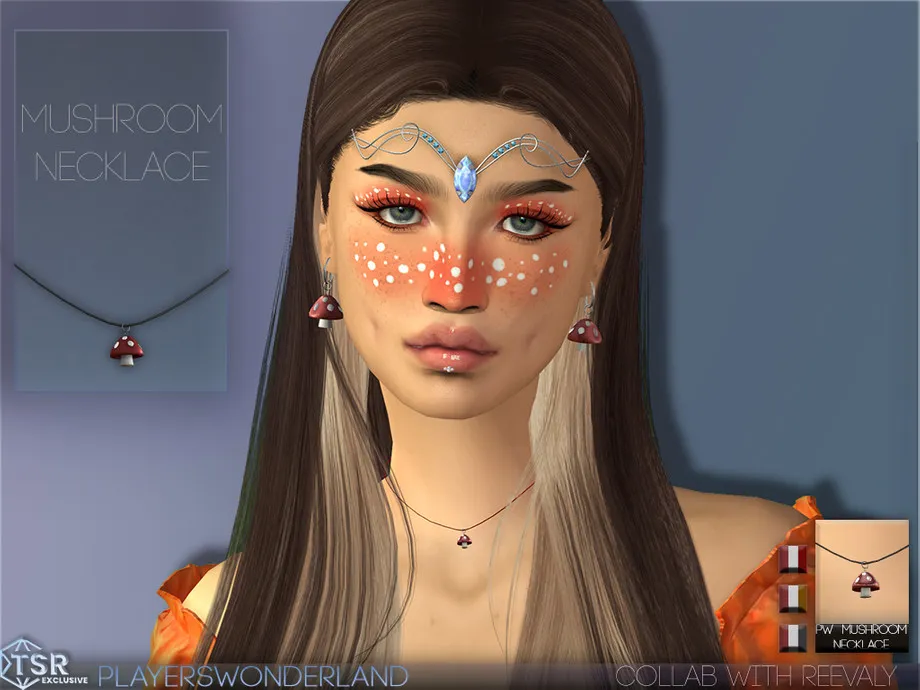
Task: Select the red-trimmed necklace color swatch
Action: (x=793, y=559)
